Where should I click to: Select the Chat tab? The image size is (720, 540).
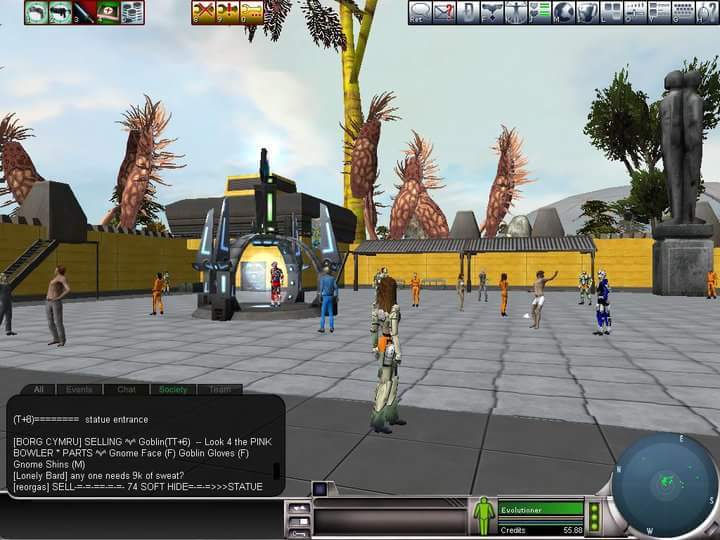click(x=126, y=389)
